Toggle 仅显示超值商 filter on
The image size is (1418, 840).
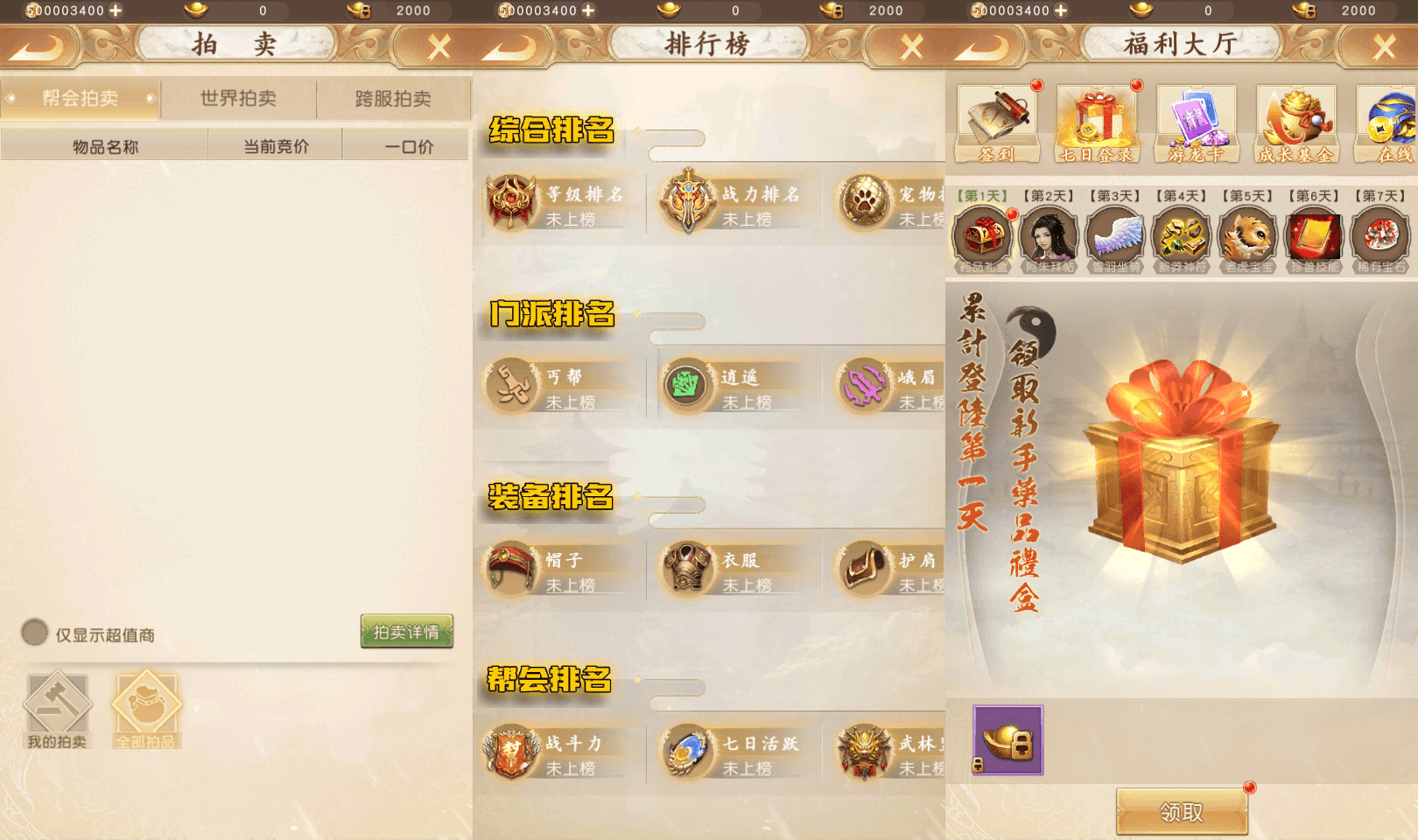tap(33, 633)
